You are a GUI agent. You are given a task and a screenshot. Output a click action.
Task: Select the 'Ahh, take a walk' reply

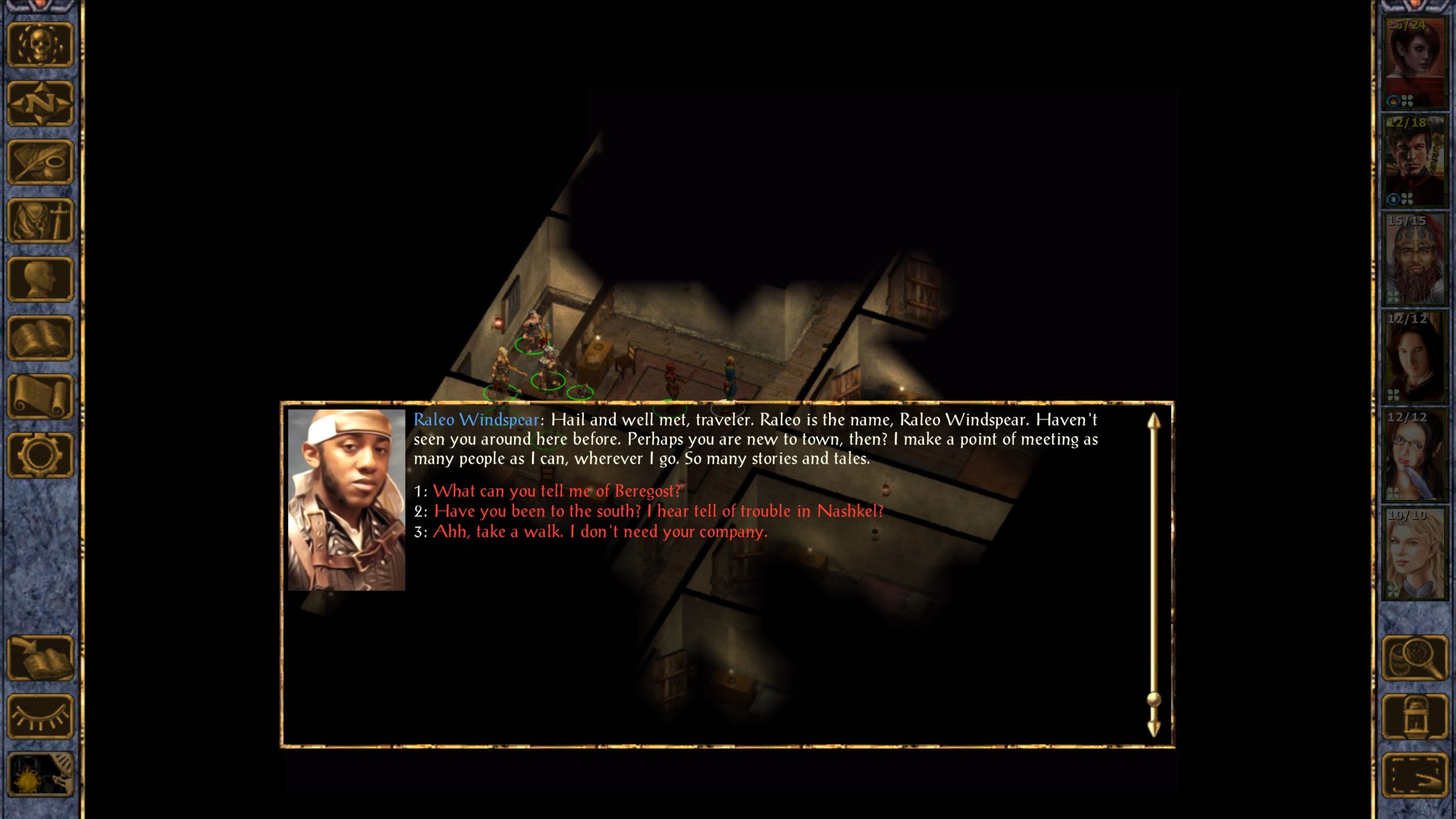[599, 531]
